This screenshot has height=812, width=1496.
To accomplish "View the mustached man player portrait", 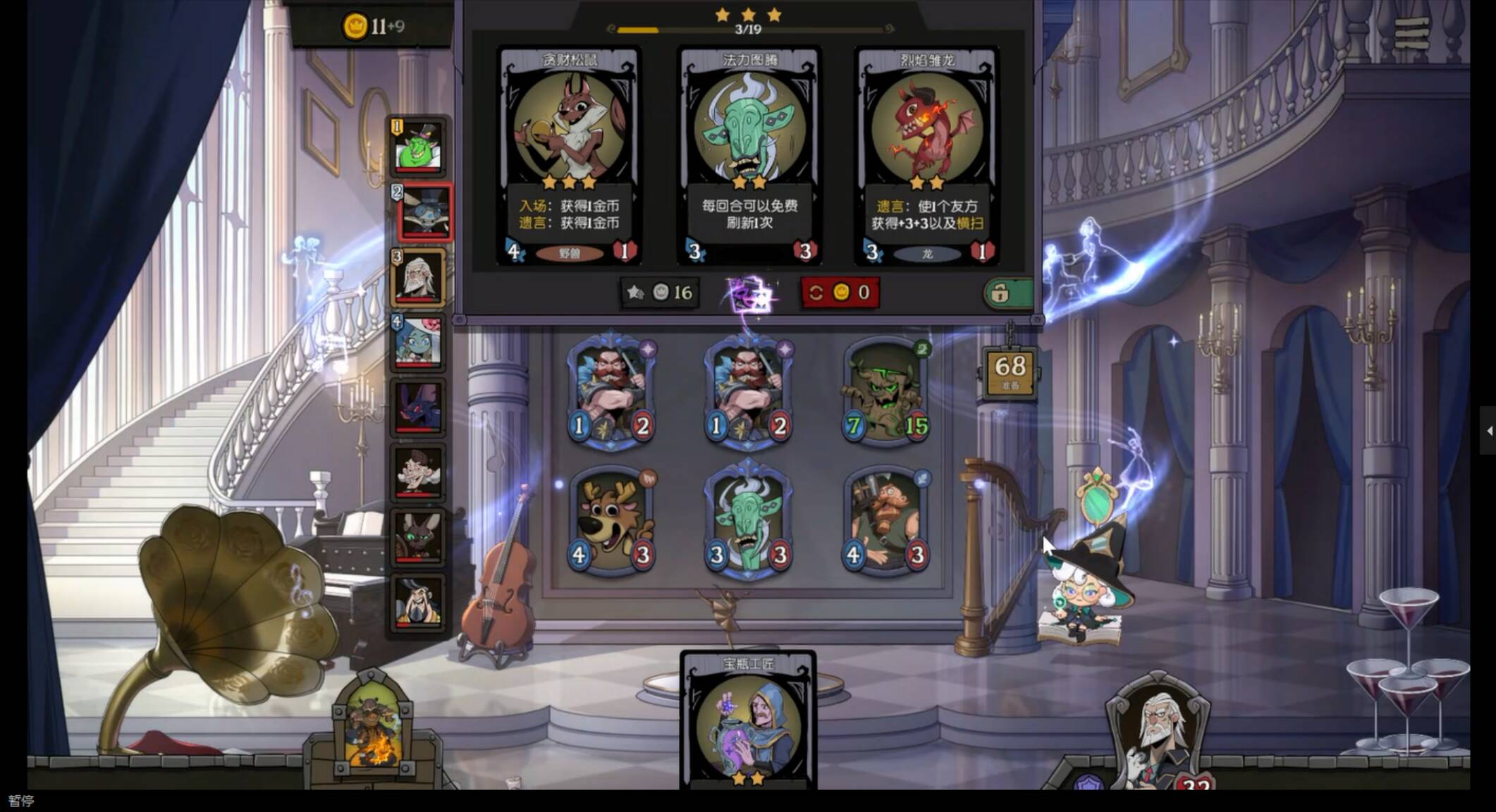I will click(x=419, y=603).
